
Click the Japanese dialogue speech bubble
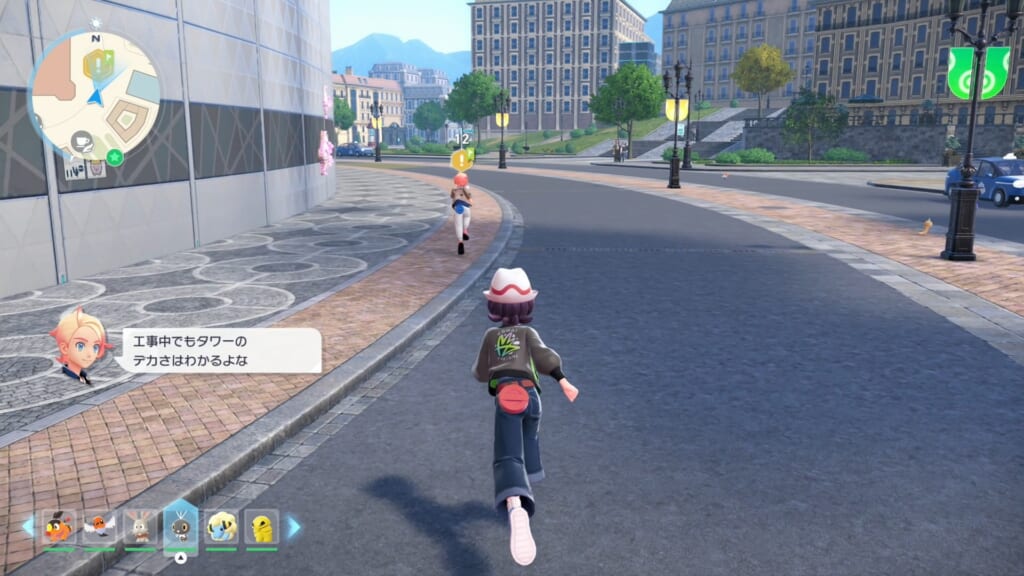(221, 351)
